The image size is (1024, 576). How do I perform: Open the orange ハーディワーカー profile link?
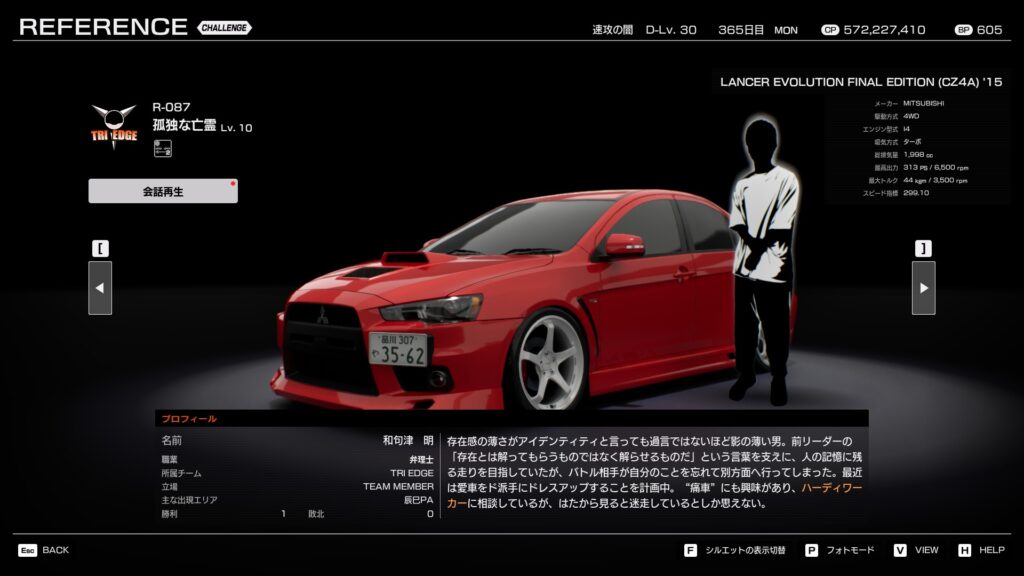[832, 487]
